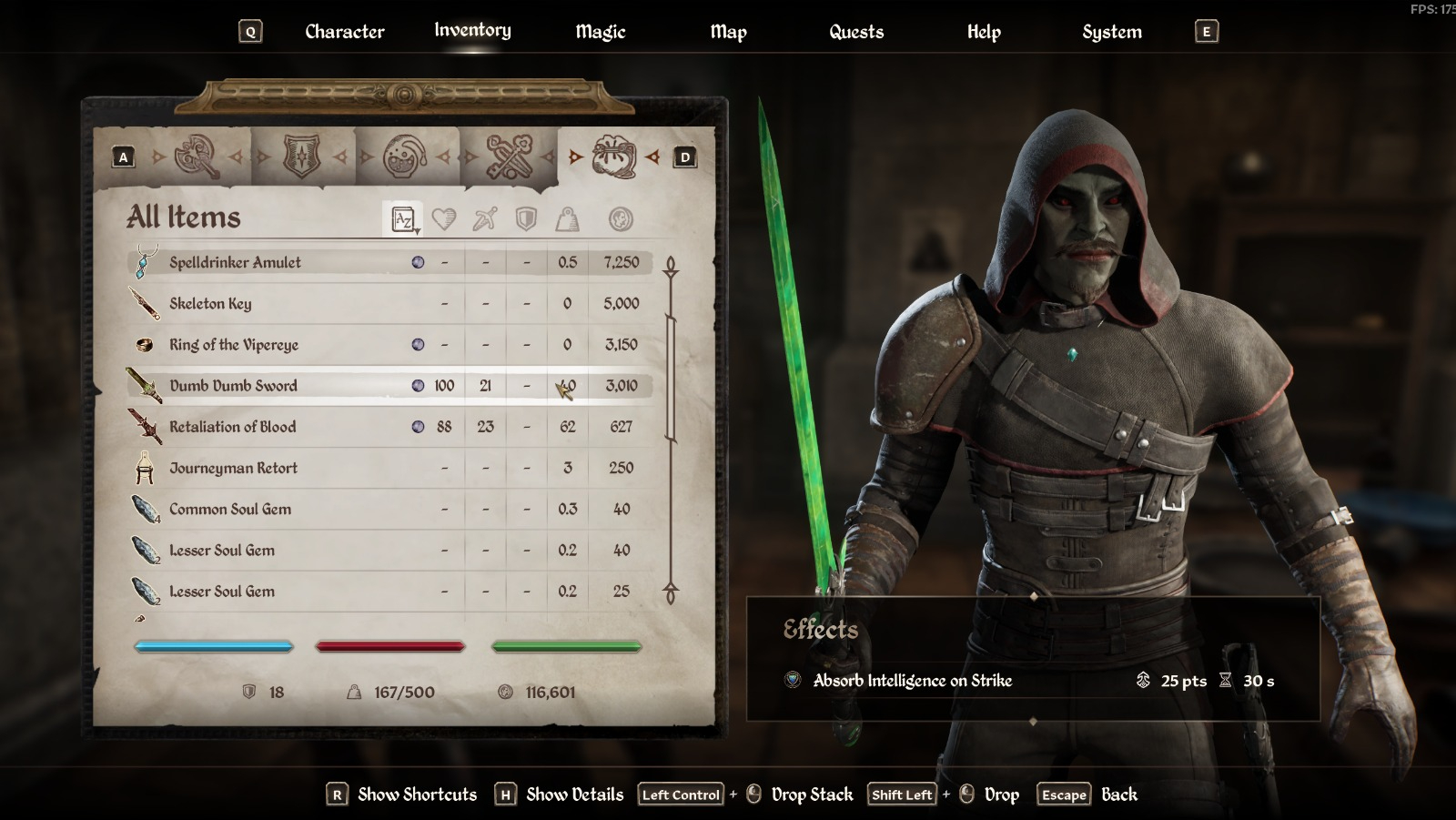Screen dimensions: 1456x820
Task: Pick the Retaliation of Blood sword
Action: click(232, 427)
